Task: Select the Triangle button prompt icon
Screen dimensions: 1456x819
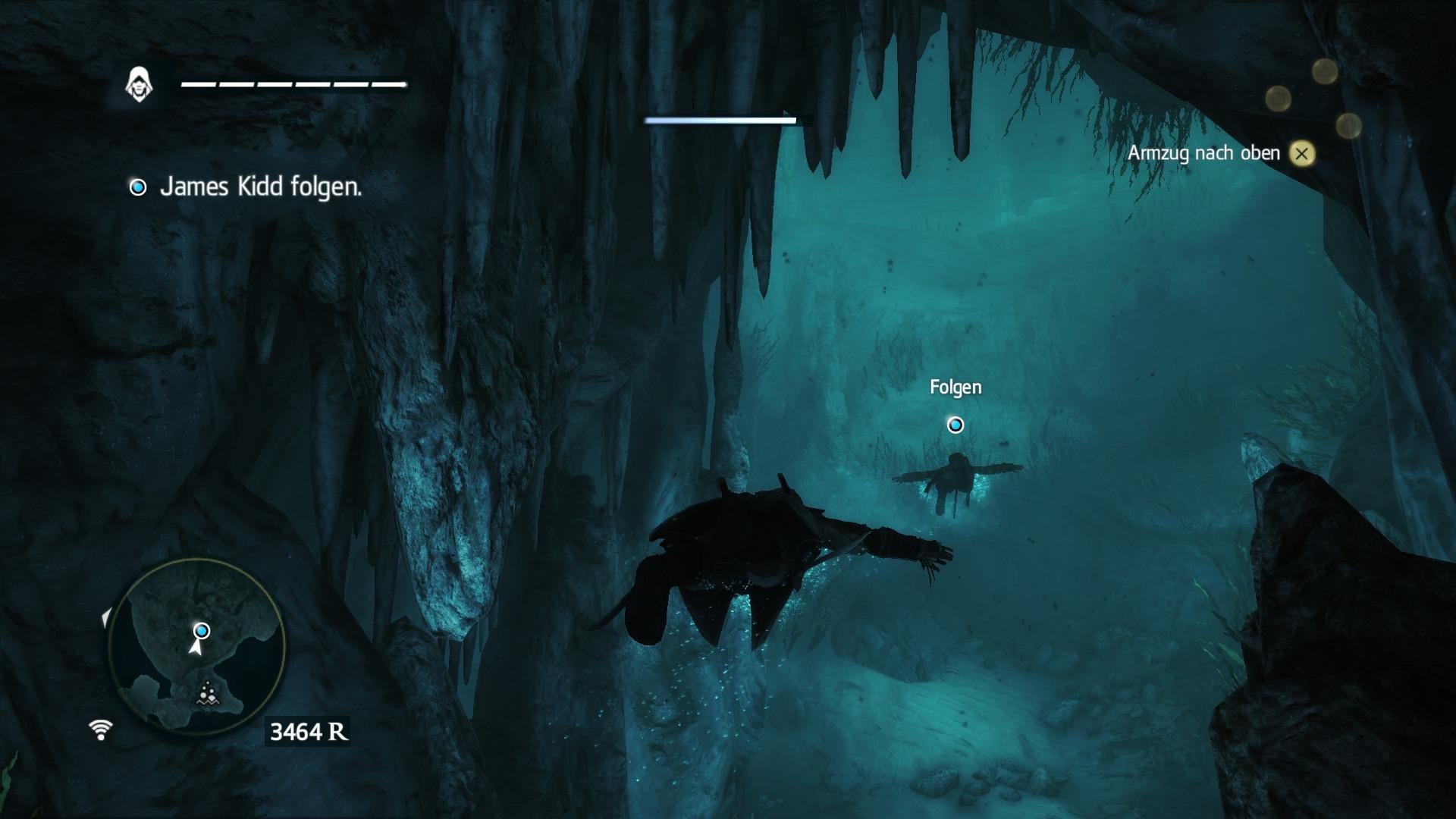Action: [1325, 72]
